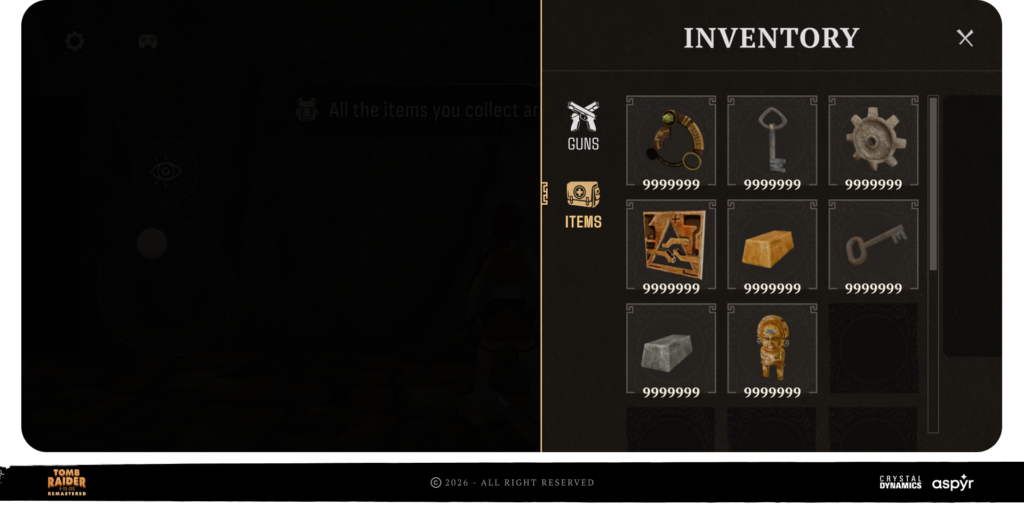This screenshot has height=506, width=1024.
Task: Select the Items tab
Action: coord(583,205)
